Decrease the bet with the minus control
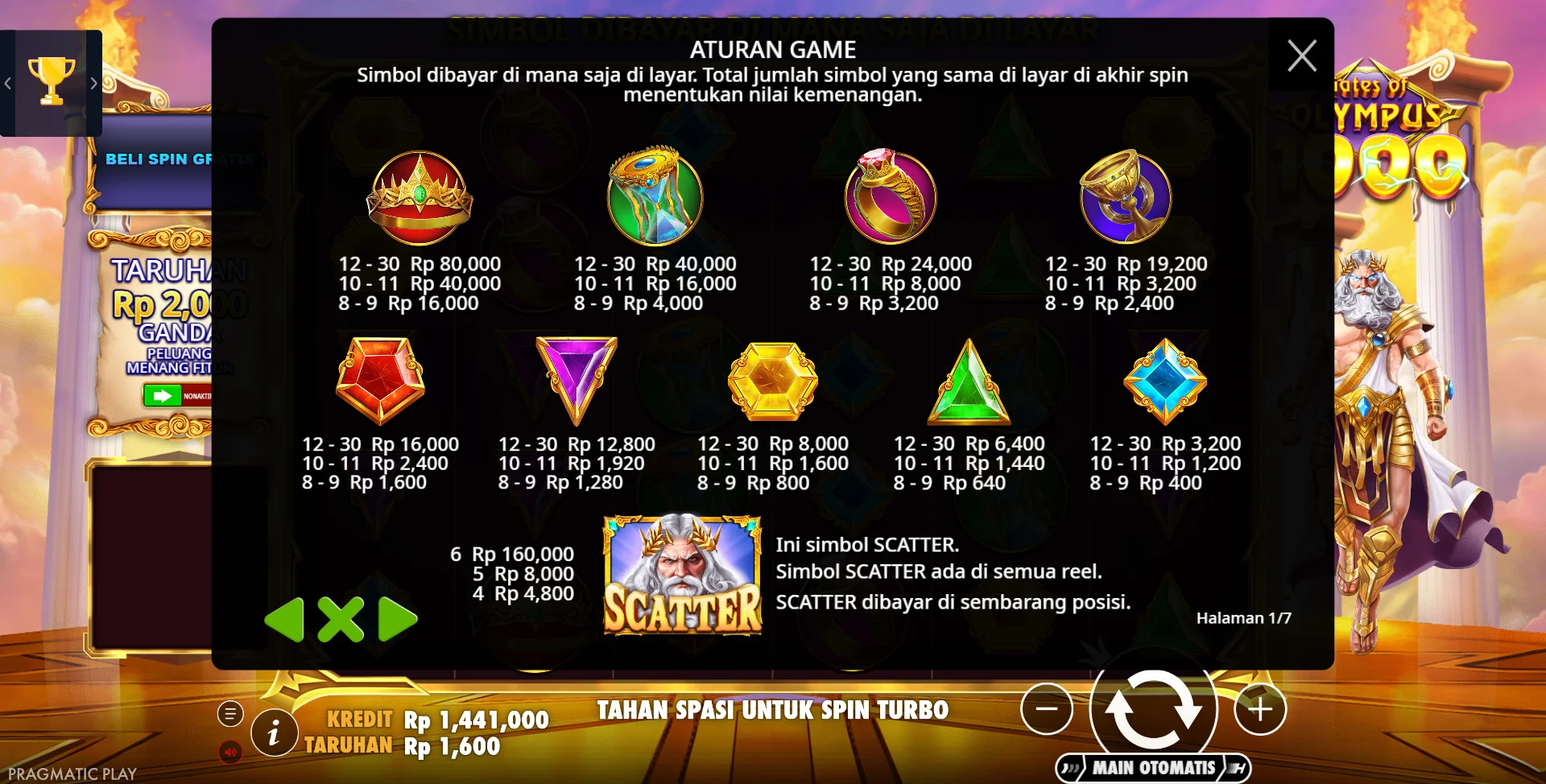The height and width of the screenshot is (784, 1546). (x=1048, y=709)
